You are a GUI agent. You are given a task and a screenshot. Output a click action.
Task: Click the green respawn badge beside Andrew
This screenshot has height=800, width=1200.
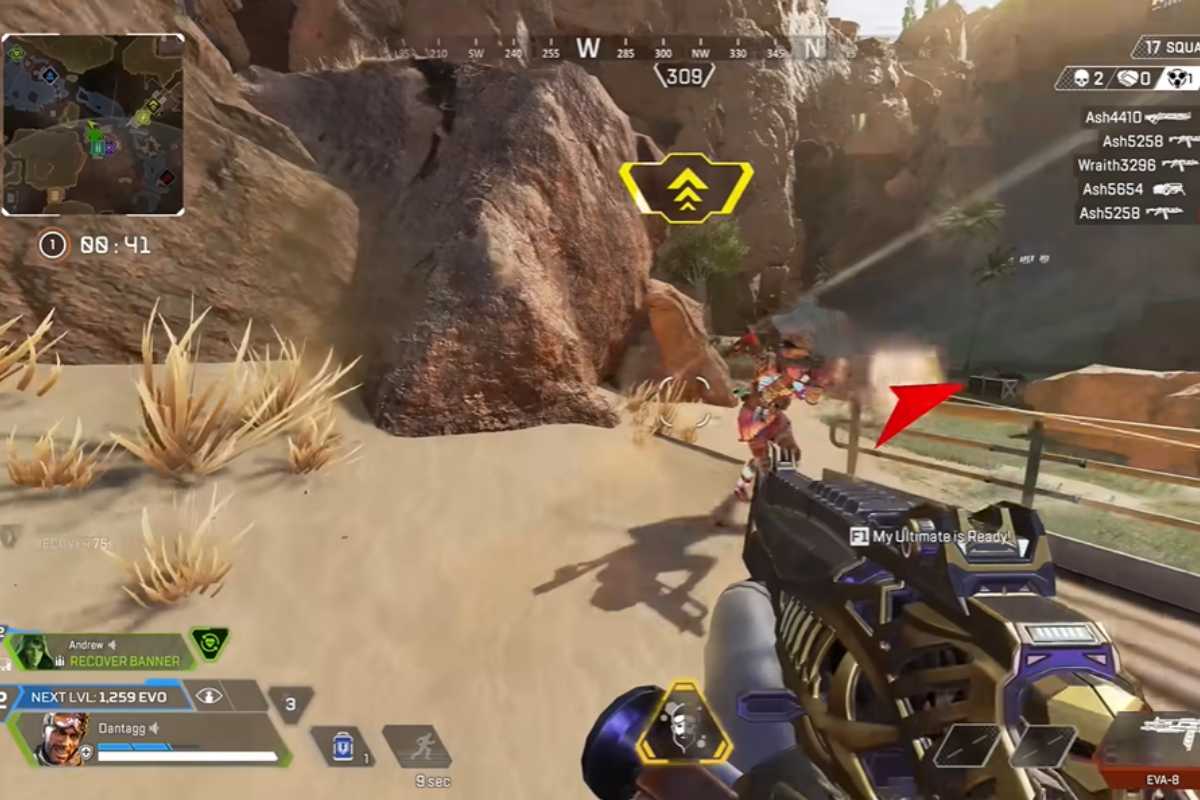(x=210, y=643)
